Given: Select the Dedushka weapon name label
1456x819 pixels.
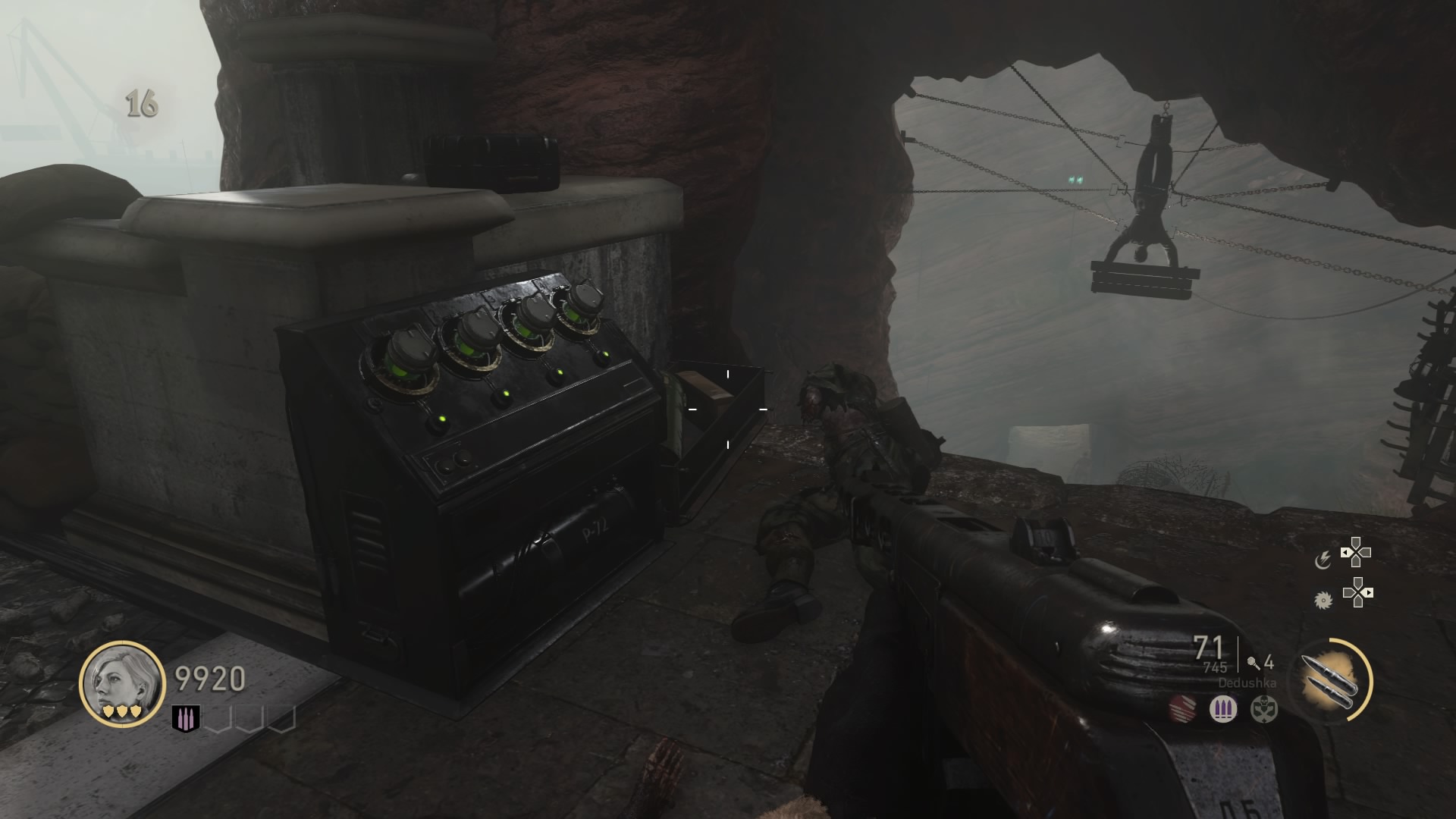Looking at the screenshot, I should coord(1247,682).
